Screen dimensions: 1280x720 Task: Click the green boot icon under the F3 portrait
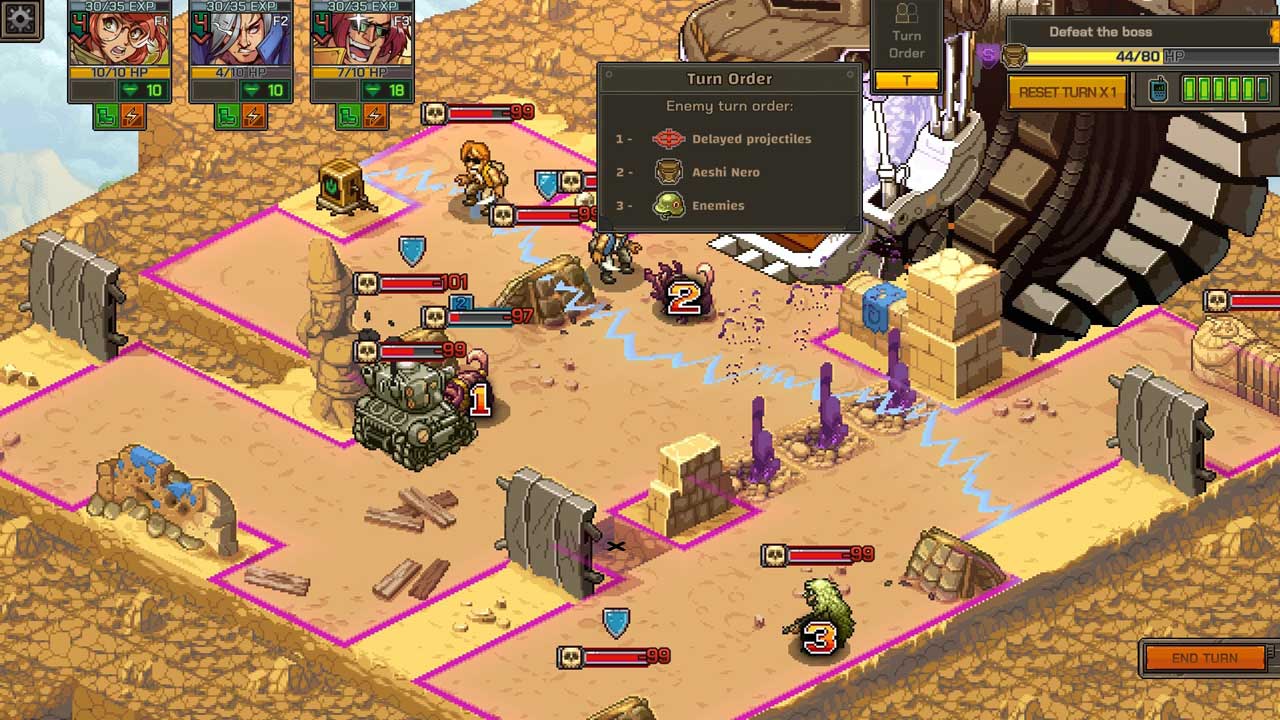click(x=350, y=117)
